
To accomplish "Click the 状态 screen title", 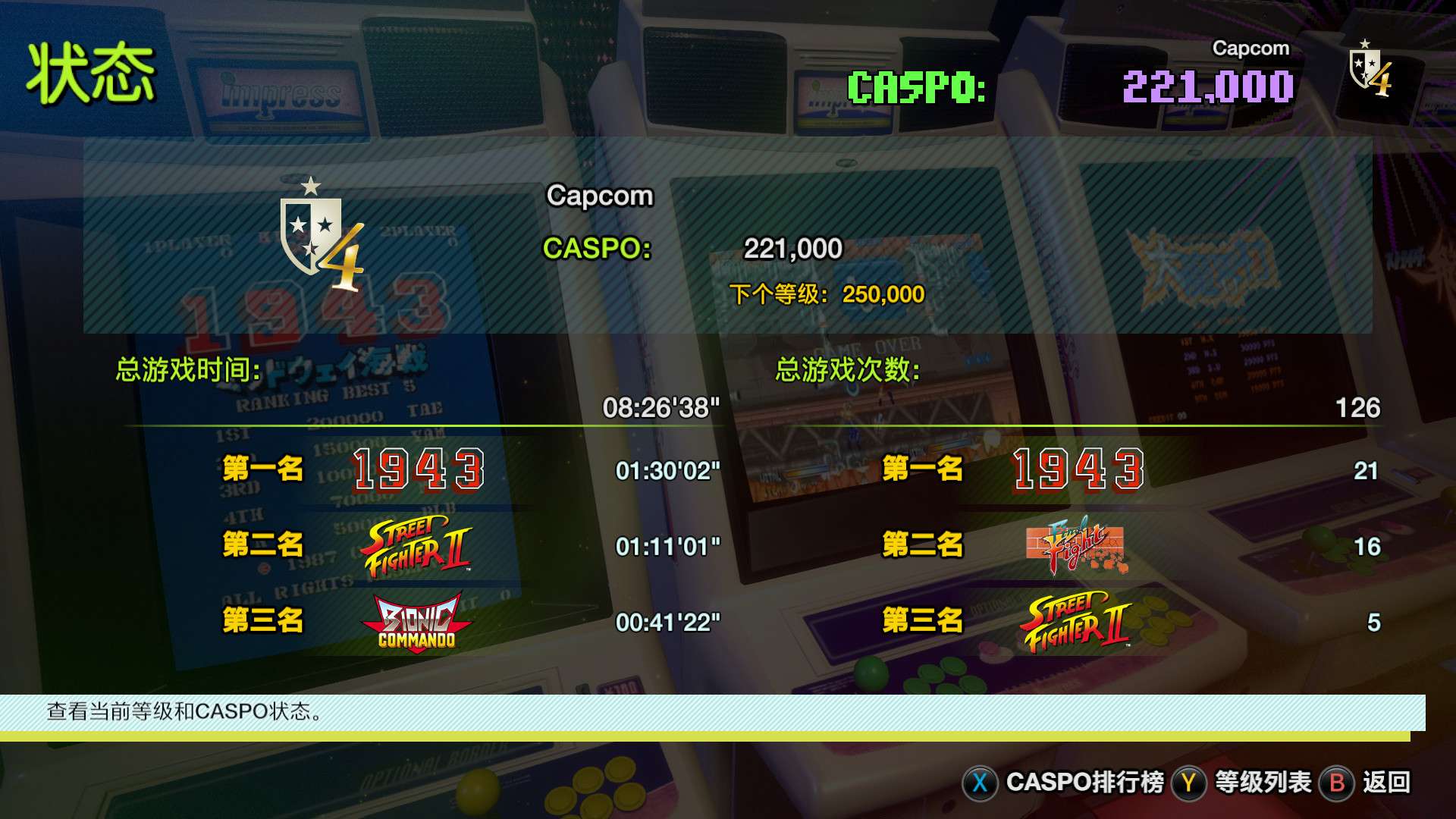I will 93,72.
